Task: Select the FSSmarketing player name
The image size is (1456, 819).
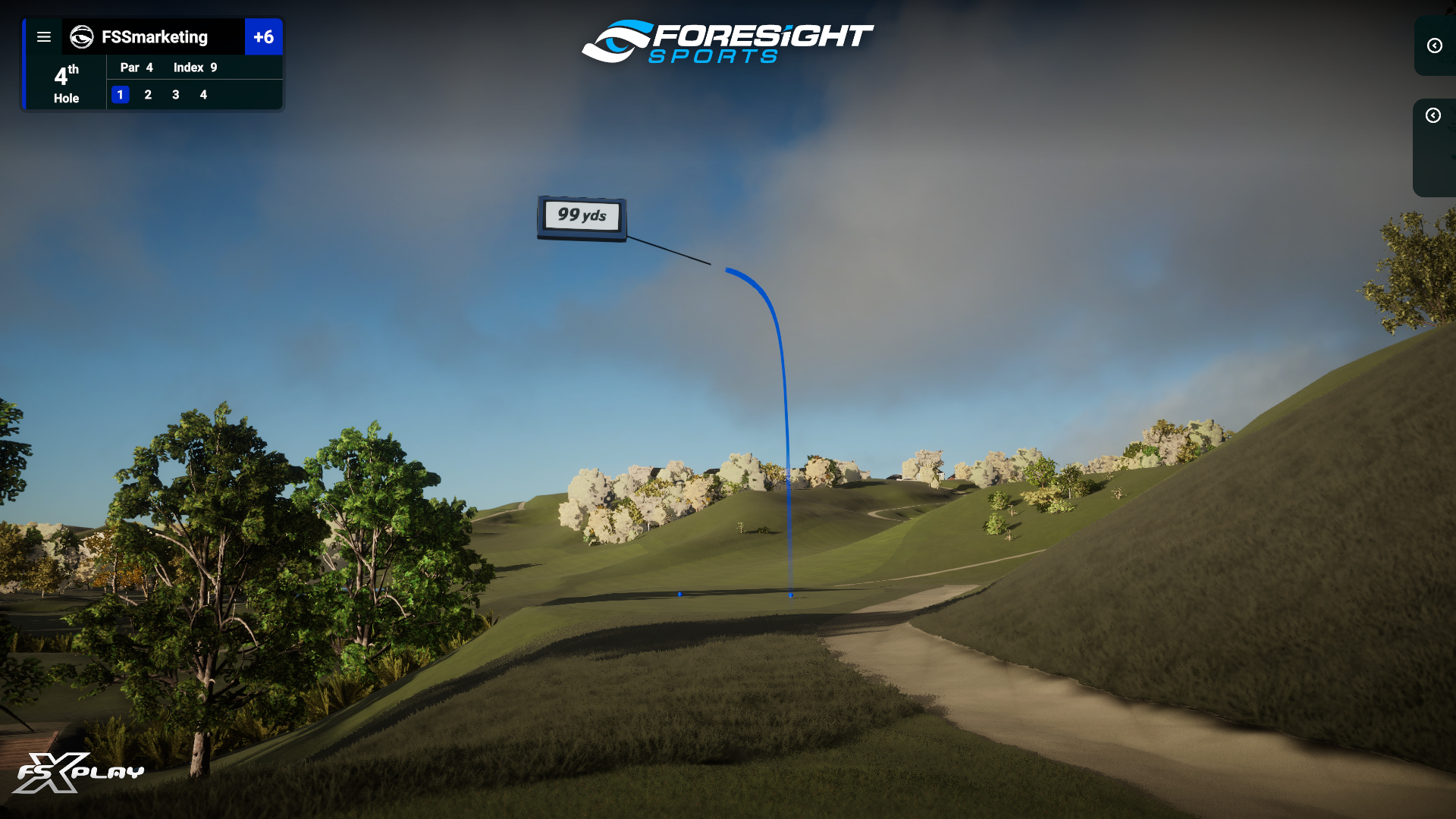Action: (x=155, y=37)
